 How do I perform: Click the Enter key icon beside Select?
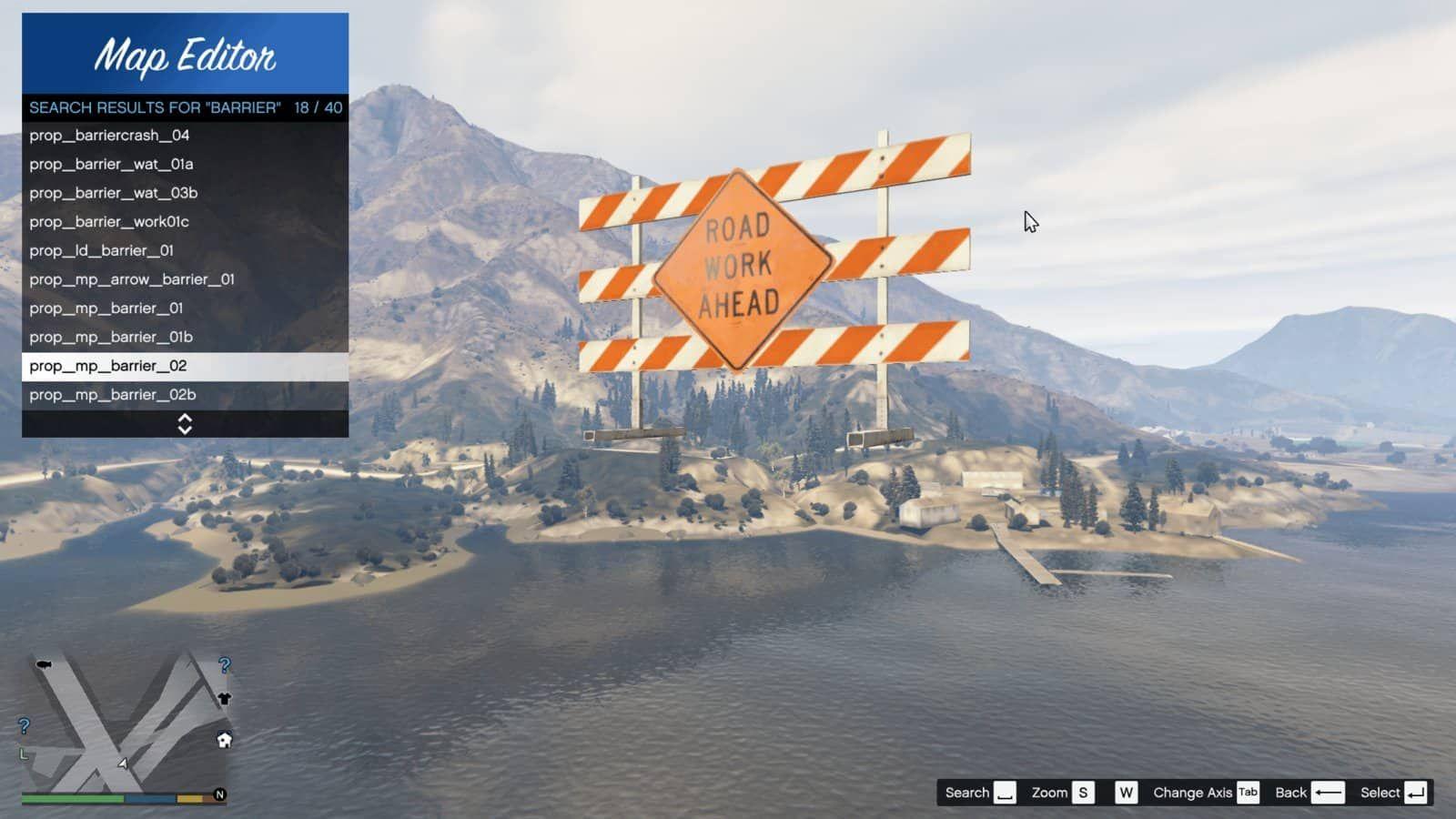tap(1416, 792)
